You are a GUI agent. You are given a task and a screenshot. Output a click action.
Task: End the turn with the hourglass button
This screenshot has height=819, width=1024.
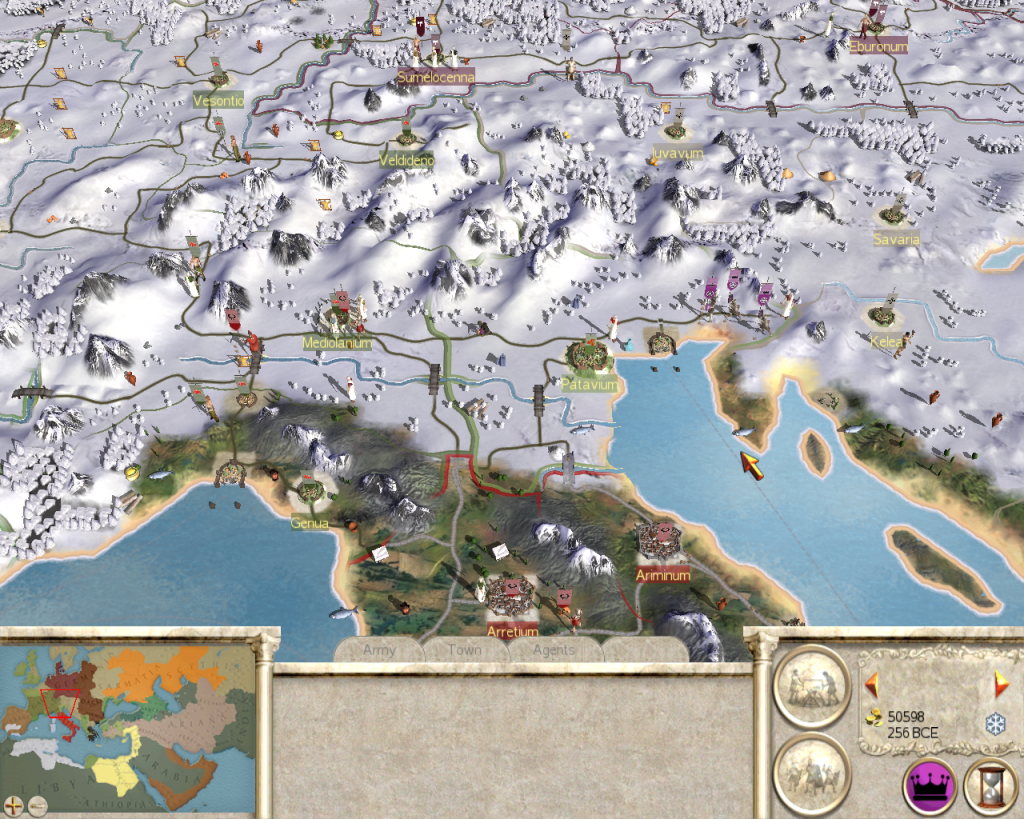[x=990, y=785]
